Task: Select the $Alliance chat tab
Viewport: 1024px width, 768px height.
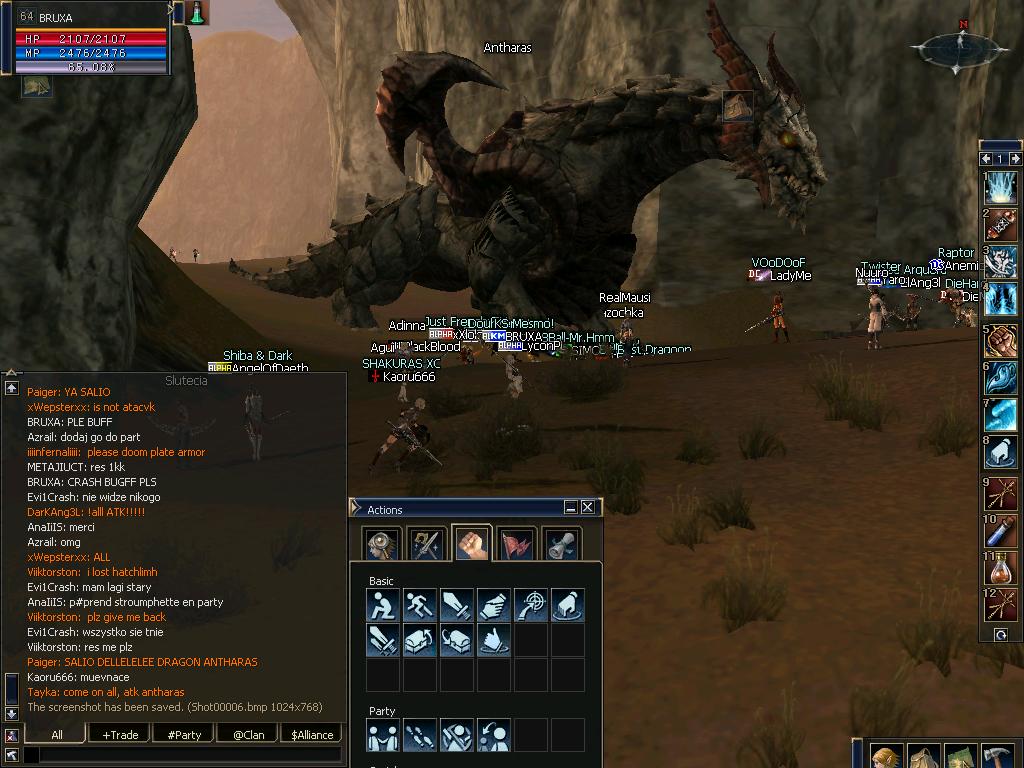Action: (x=312, y=734)
